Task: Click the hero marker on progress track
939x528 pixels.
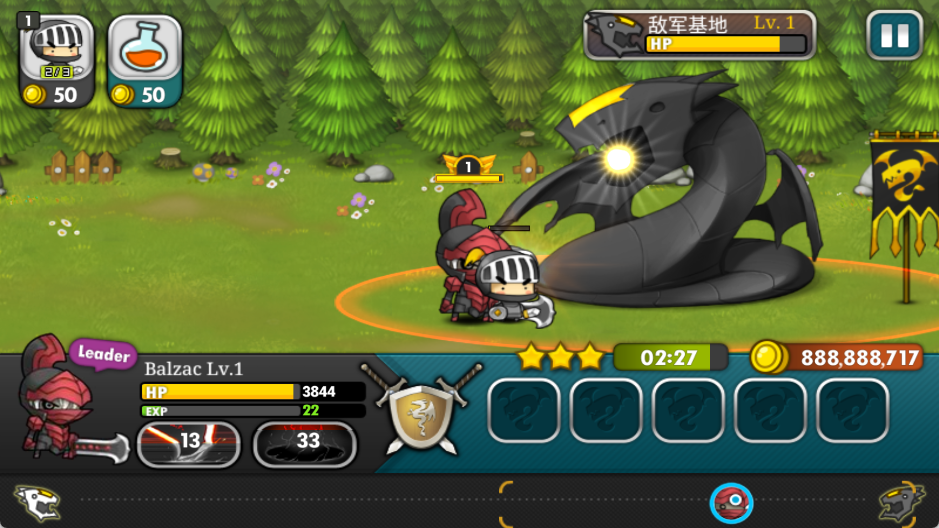Action: pyautogui.click(x=733, y=502)
